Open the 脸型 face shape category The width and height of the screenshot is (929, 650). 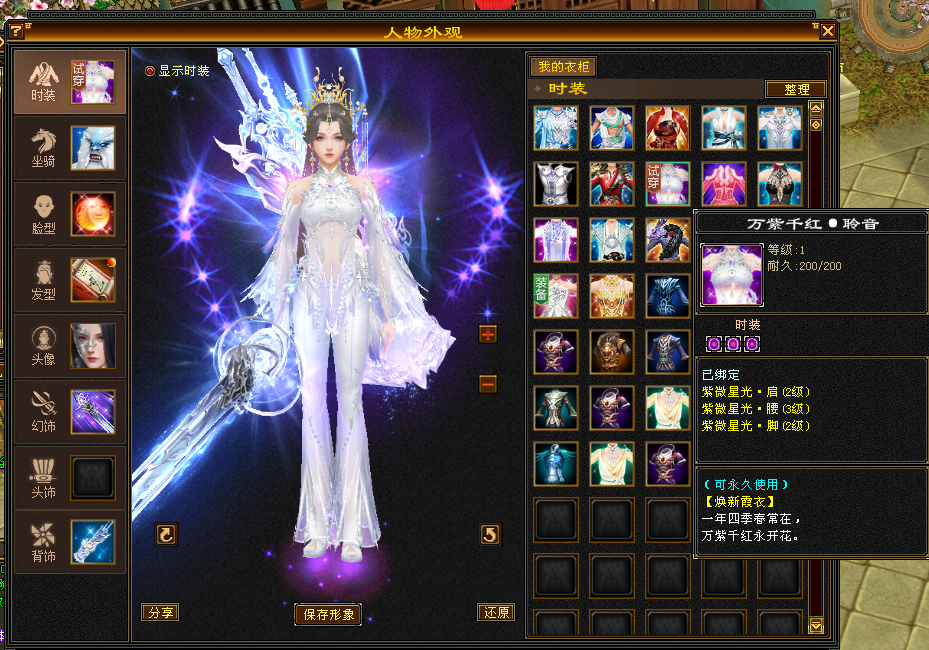[70, 214]
